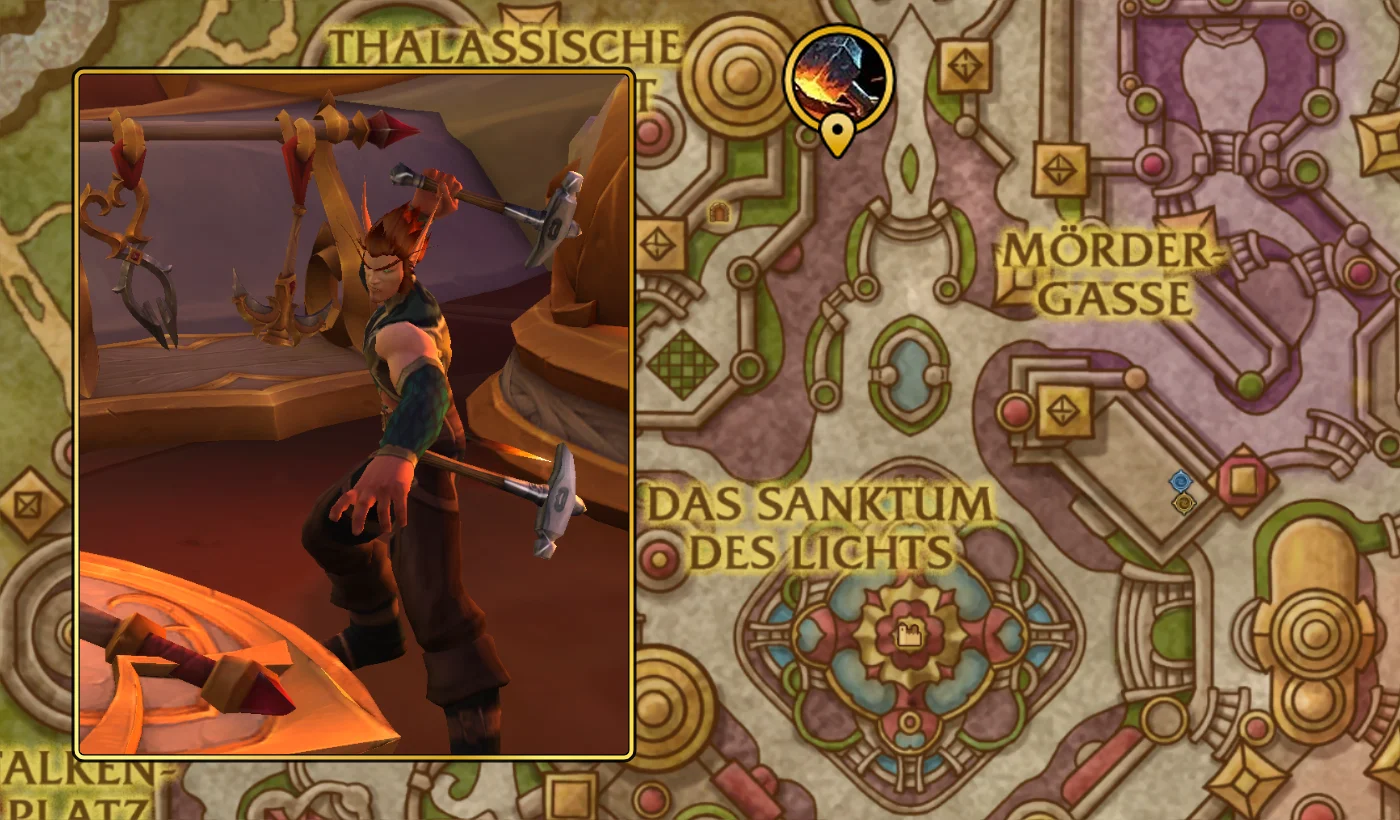Click the blue profession marker near Mördergasse
Image resolution: width=1400 pixels, height=820 pixels.
click(x=1180, y=482)
